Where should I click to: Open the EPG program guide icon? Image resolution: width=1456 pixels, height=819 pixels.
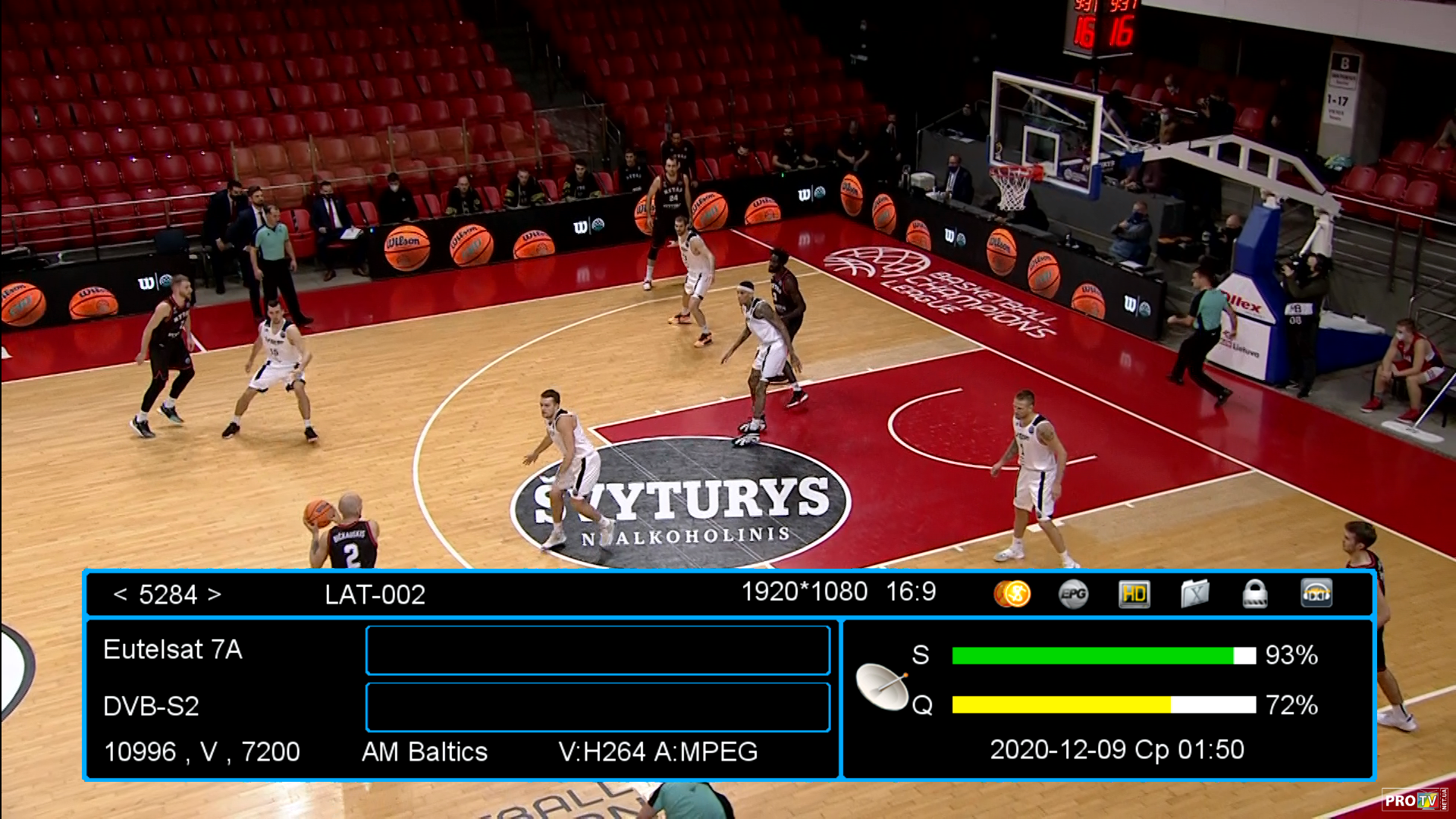coord(1073,594)
